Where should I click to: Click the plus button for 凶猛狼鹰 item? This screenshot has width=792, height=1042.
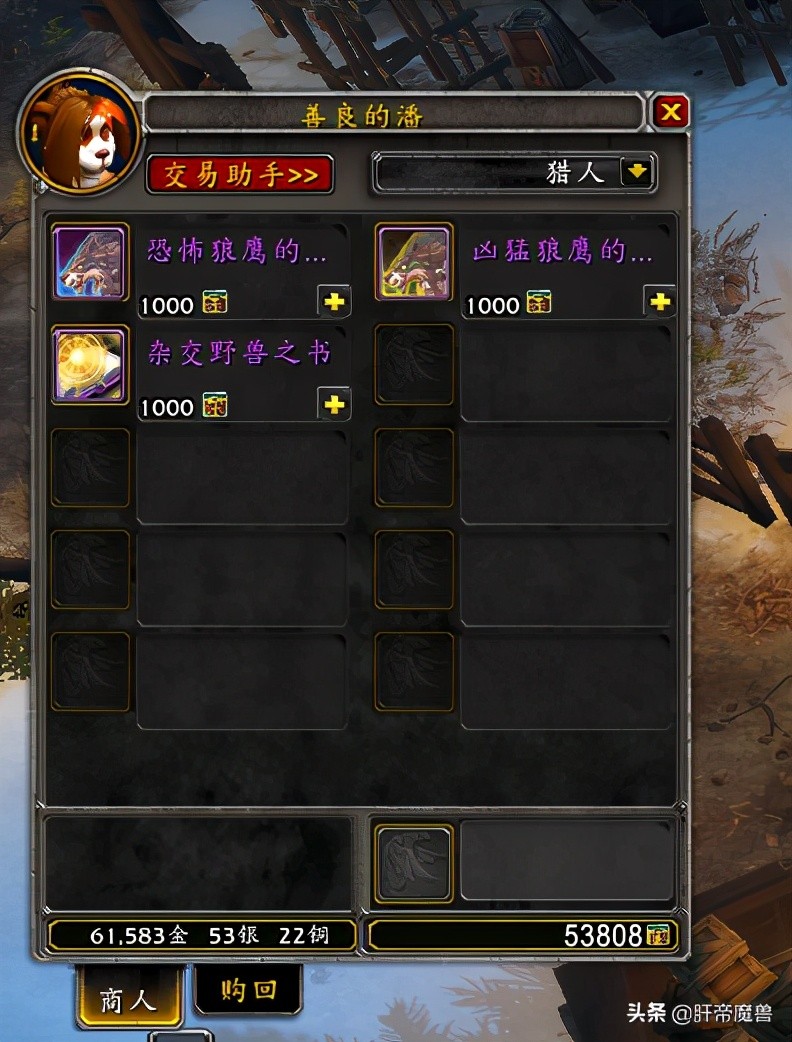659,301
